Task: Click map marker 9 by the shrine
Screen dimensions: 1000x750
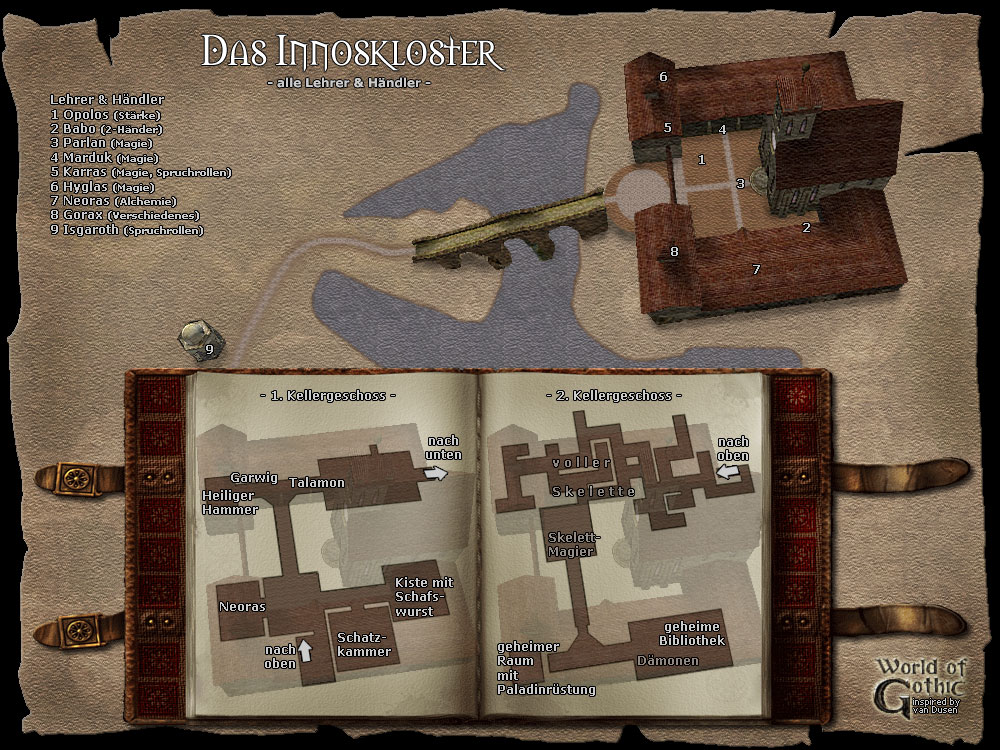Action: coord(209,349)
